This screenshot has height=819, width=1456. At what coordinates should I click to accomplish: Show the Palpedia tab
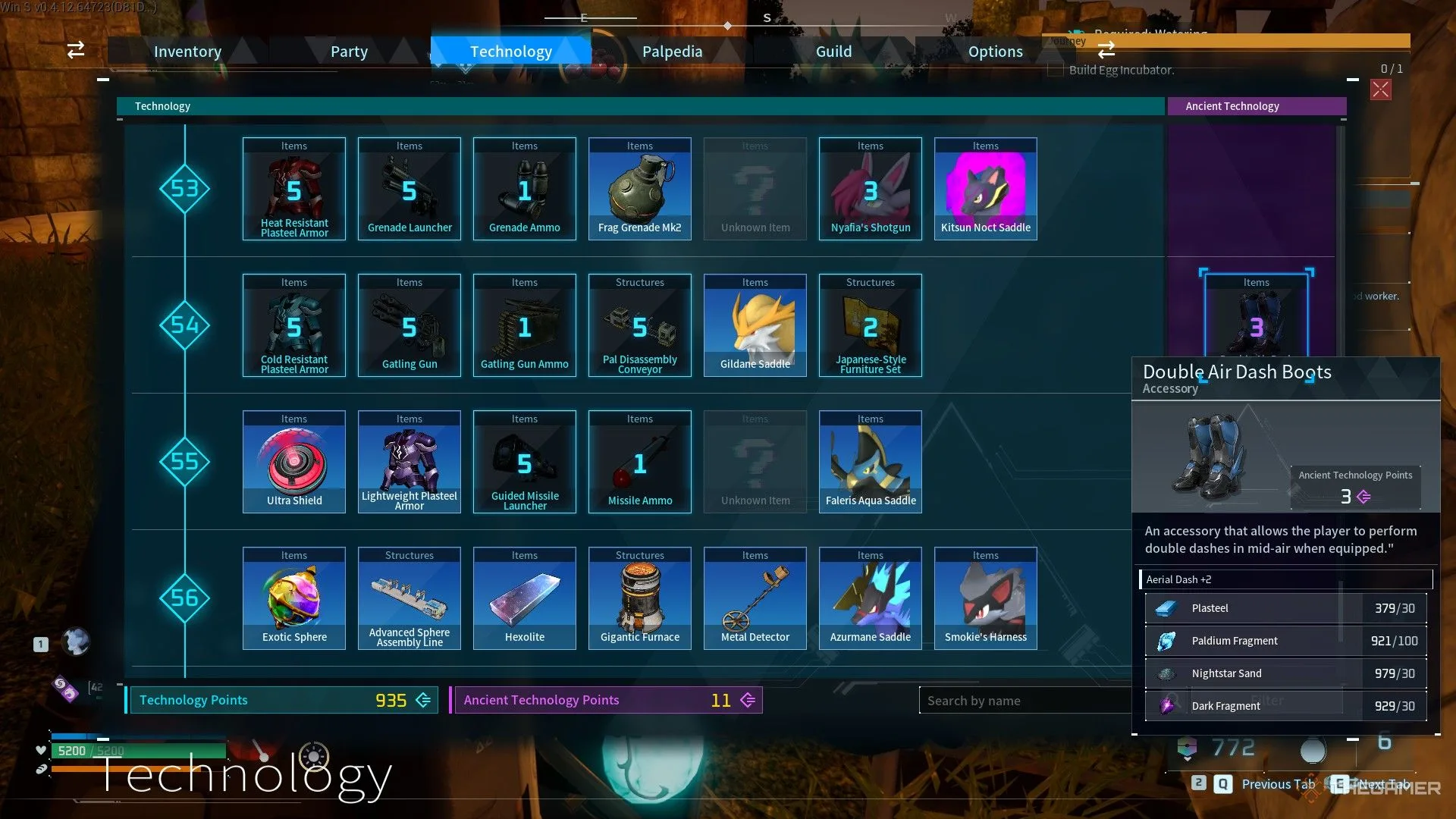[672, 52]
